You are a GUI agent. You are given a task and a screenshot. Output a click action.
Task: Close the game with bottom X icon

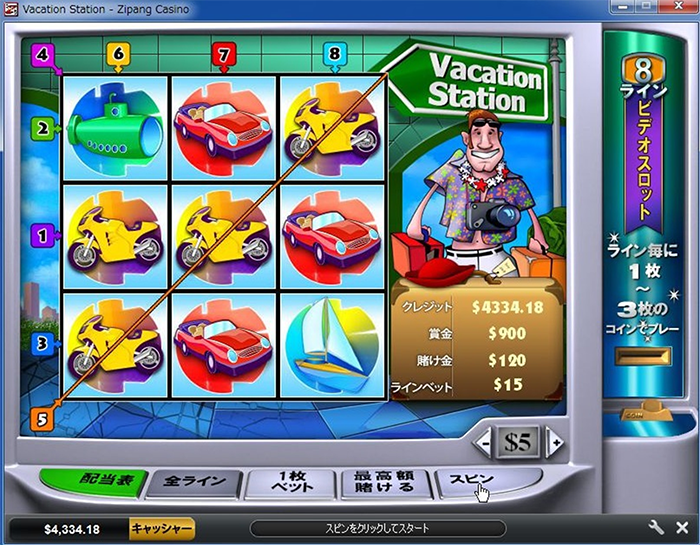coord(683,528)
